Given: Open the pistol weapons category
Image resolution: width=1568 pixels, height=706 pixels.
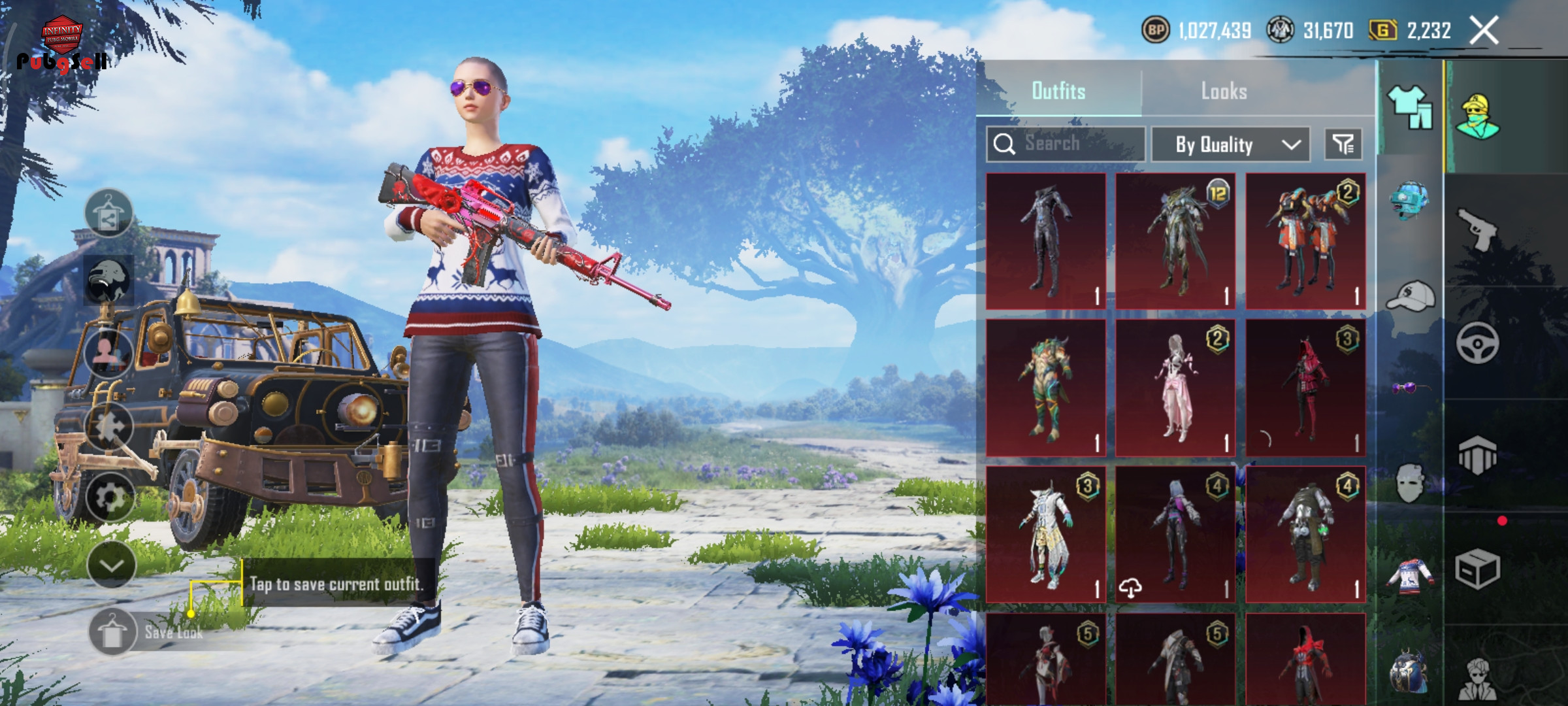Looking at the screenshot, I should [x=1478, y=229].
